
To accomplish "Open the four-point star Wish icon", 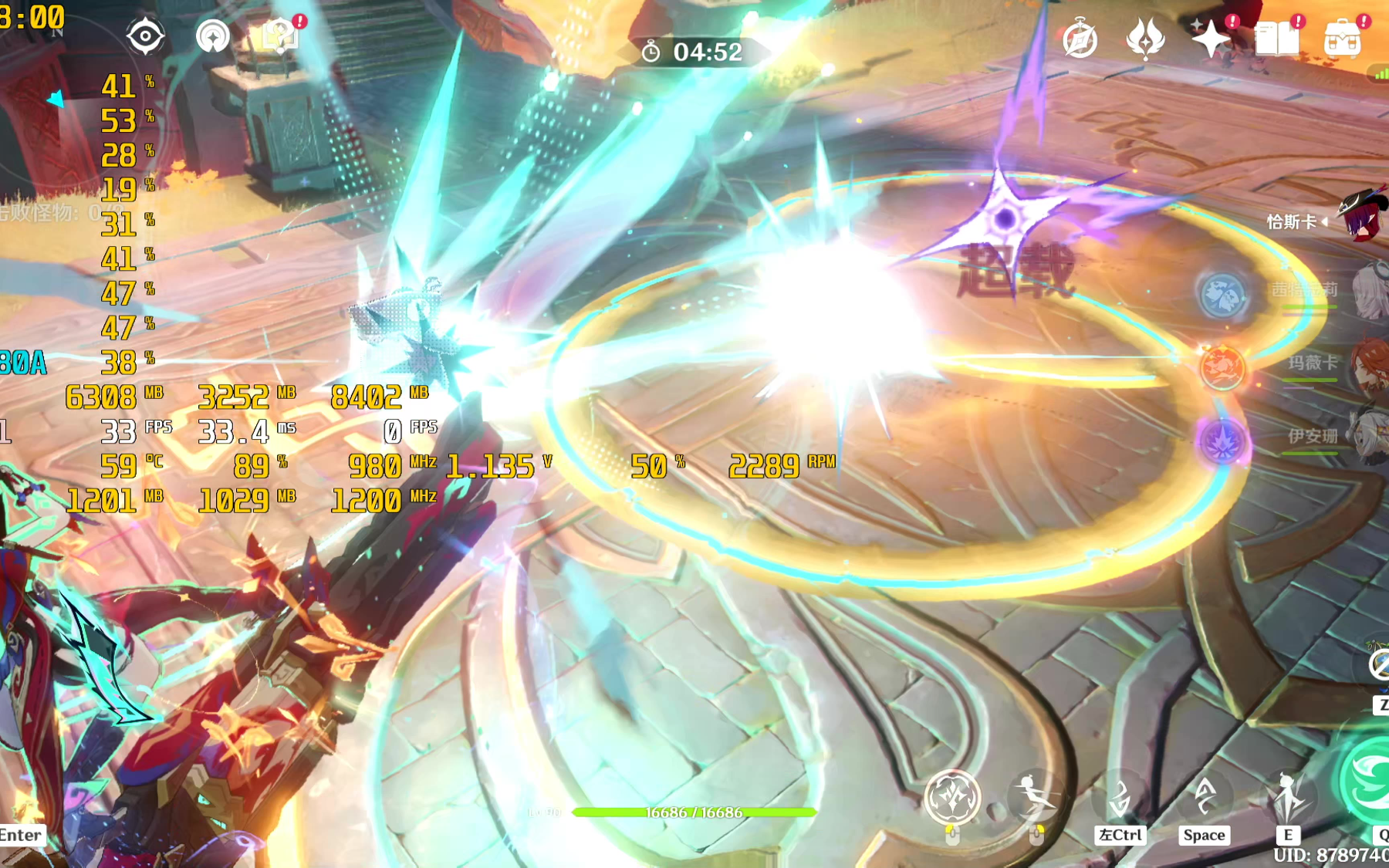I will [1211, 39].
